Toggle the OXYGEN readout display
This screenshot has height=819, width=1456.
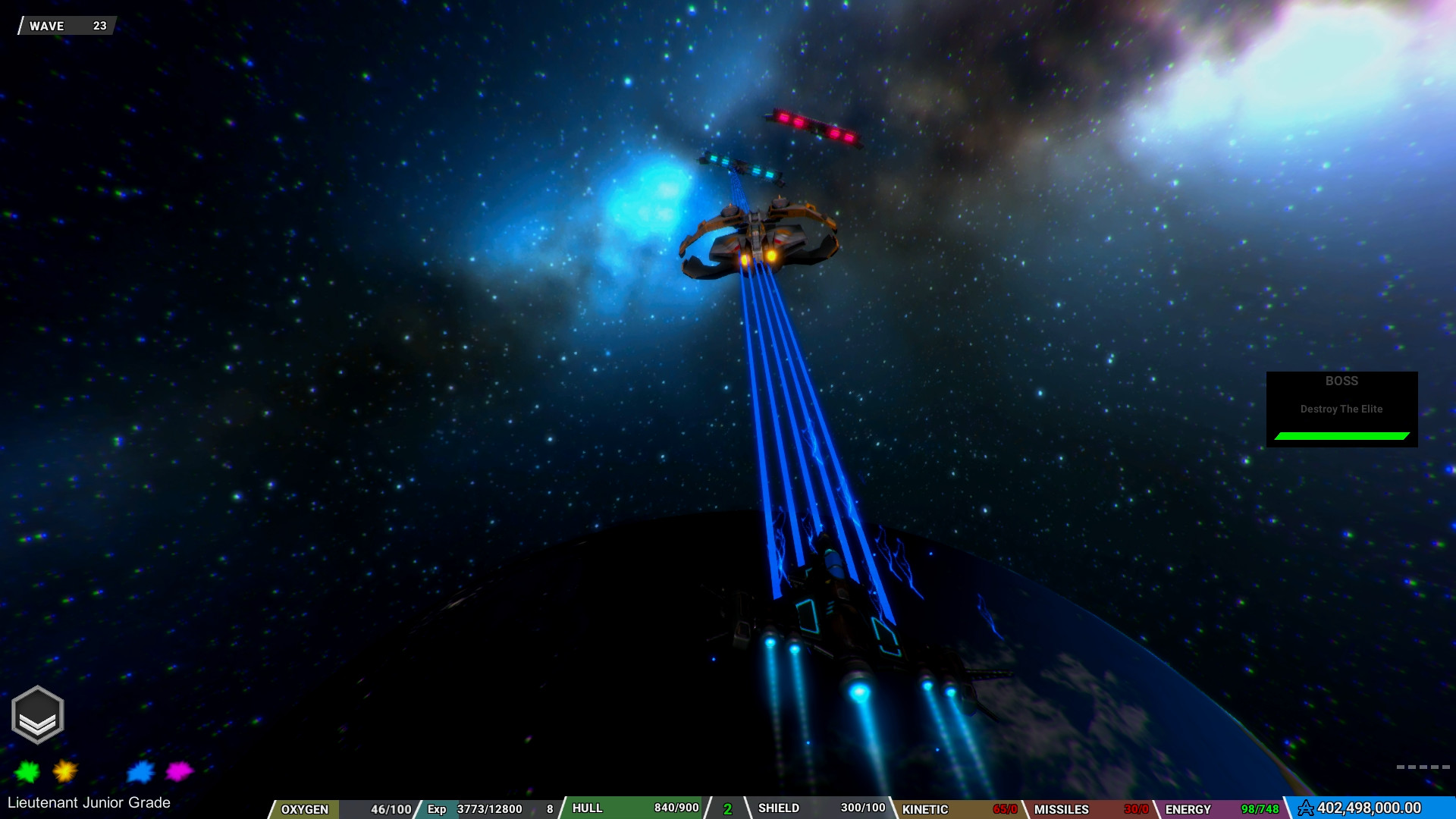[x=307, y=808]
